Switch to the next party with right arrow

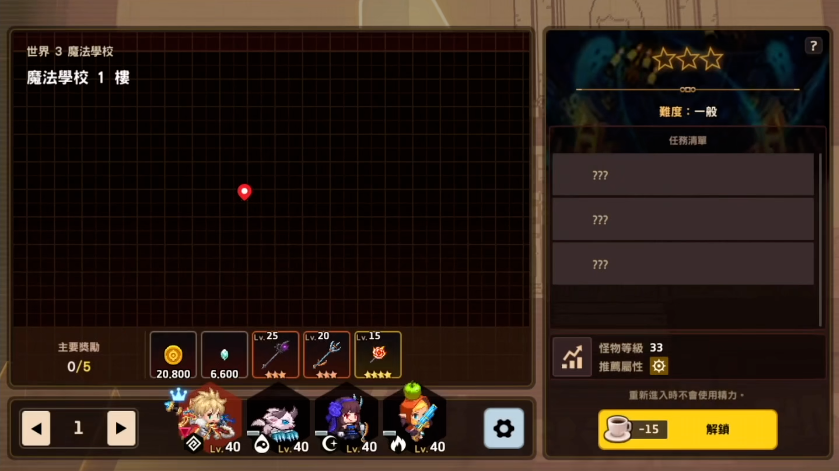tap(121, 428)
